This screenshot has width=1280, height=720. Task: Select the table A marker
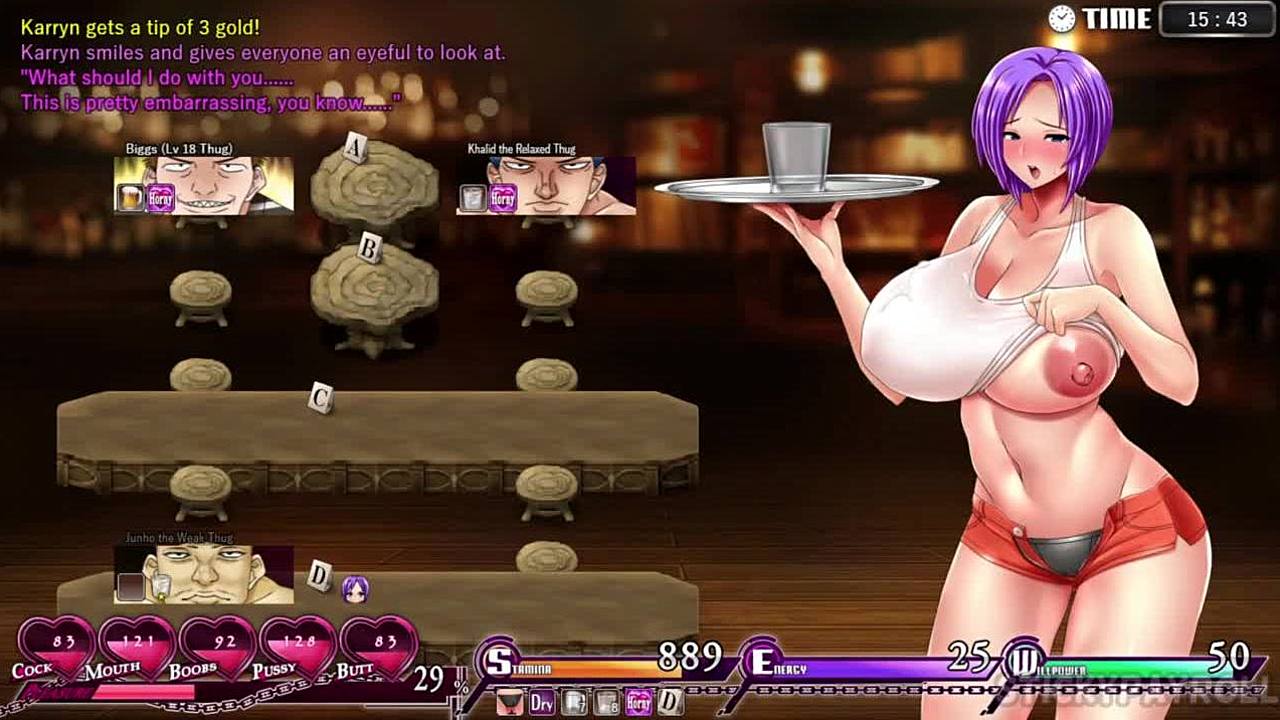353,149
